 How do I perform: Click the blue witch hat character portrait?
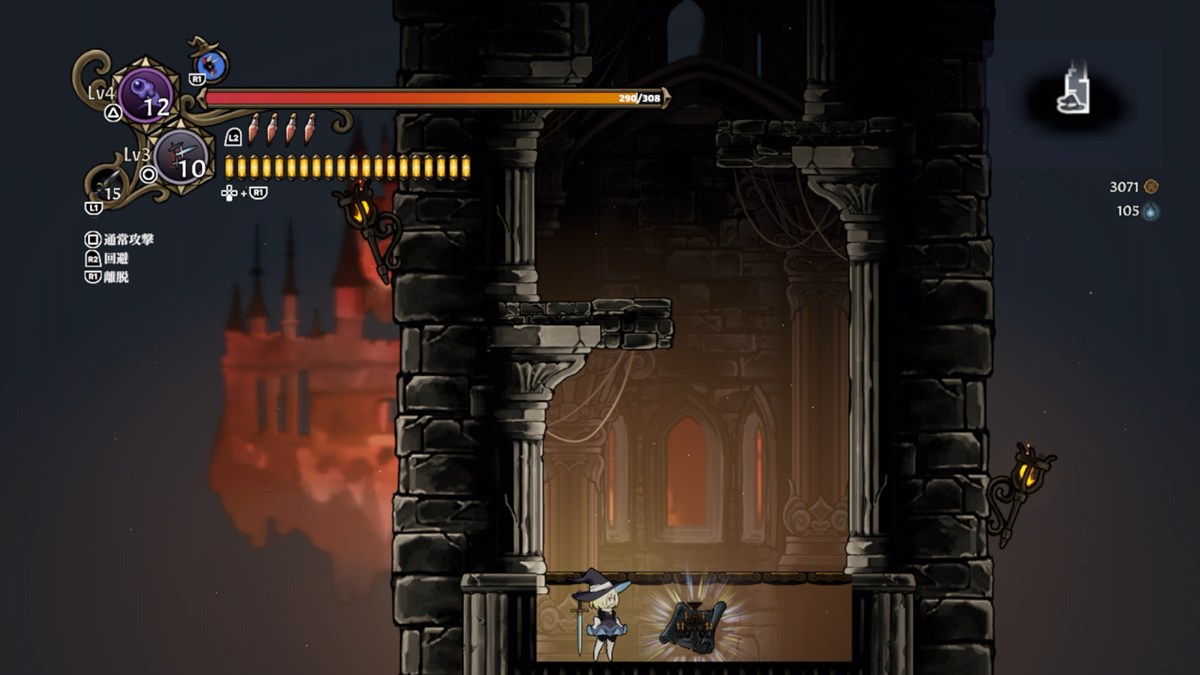click(x=211, y=65)
